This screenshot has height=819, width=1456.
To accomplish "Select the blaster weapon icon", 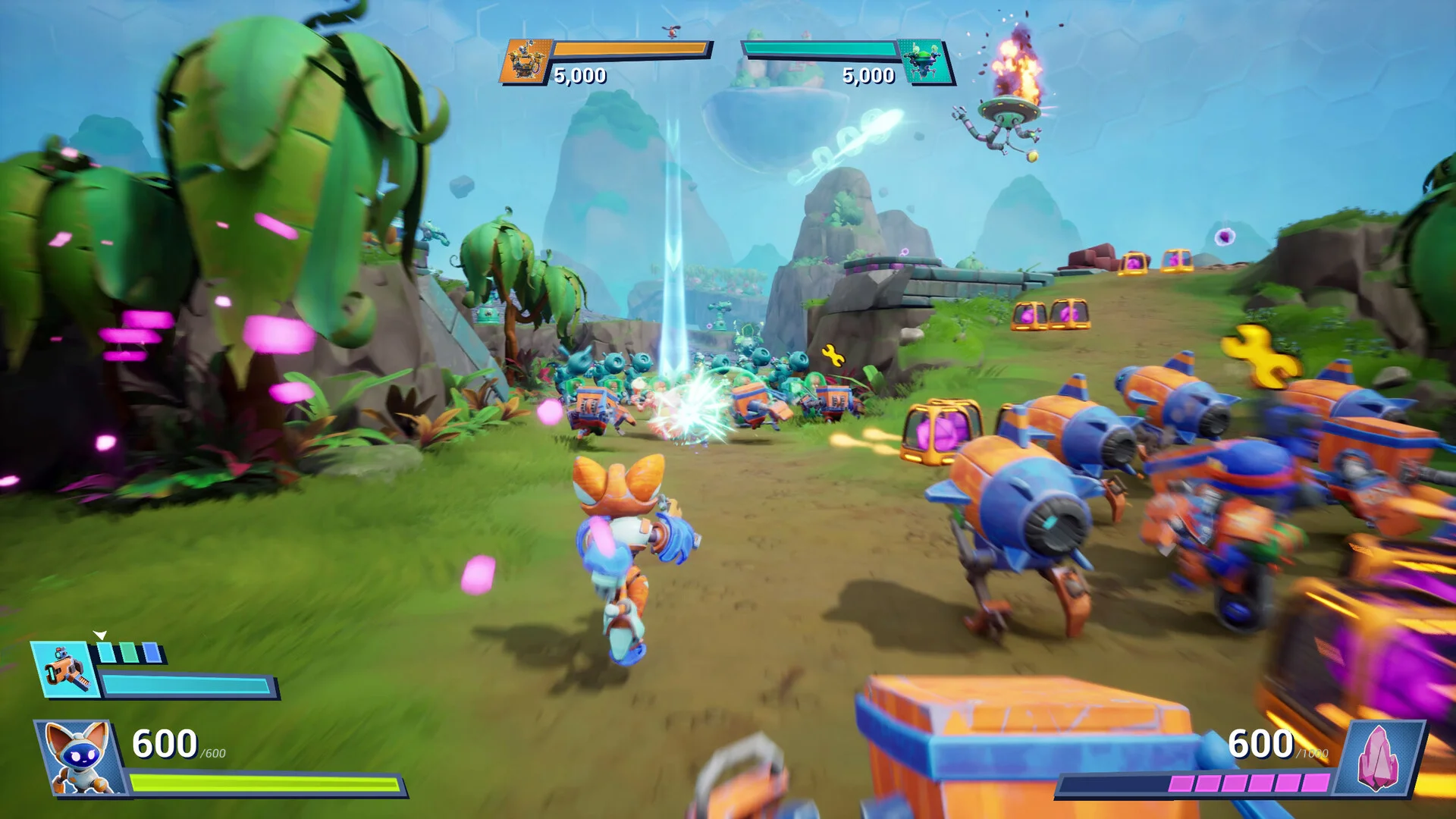I will (65, 670).
